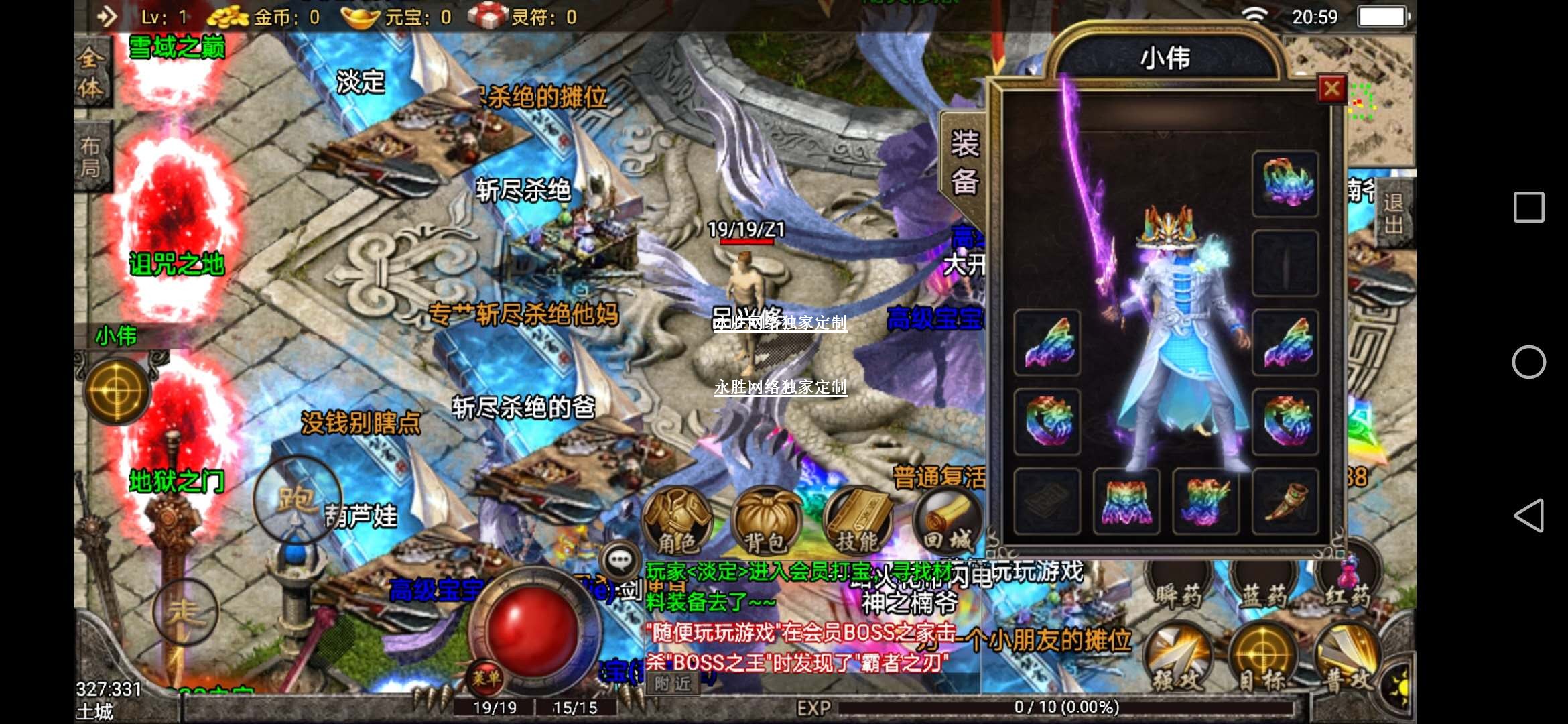Close the 小伟 equipment panel
Screen dimensions: 1568x724
pyautogui.click(x=1331, y=88)
